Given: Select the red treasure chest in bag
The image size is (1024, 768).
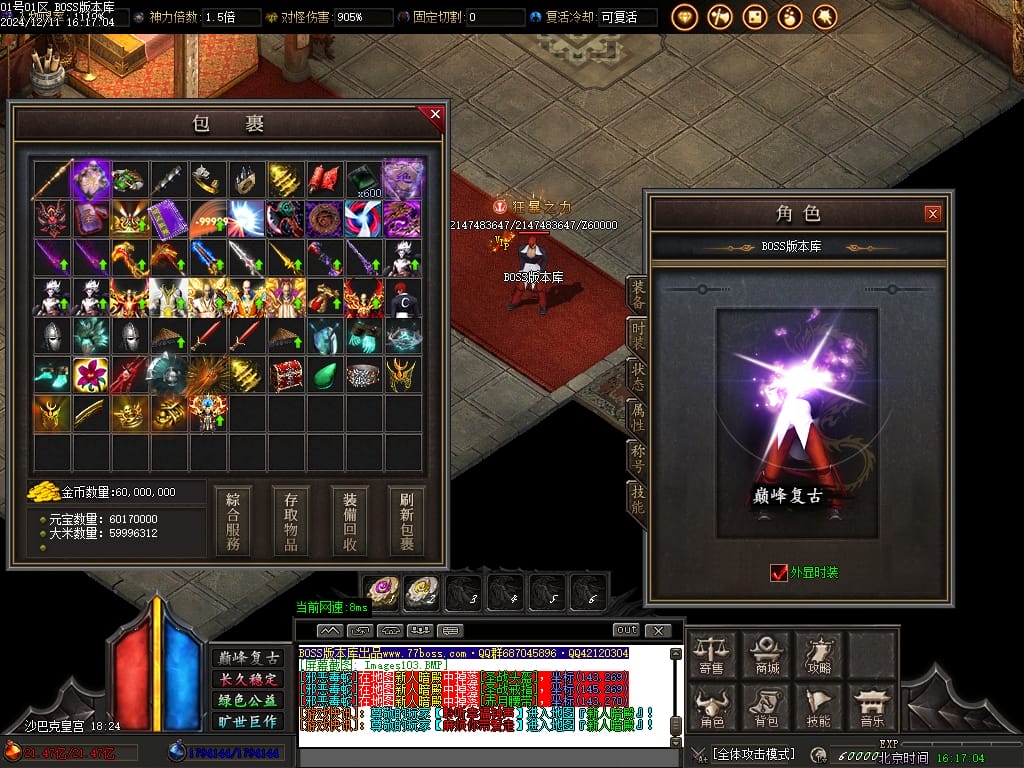Looking at the screenshot, I should pyautogui.click(x=286, y=375).
